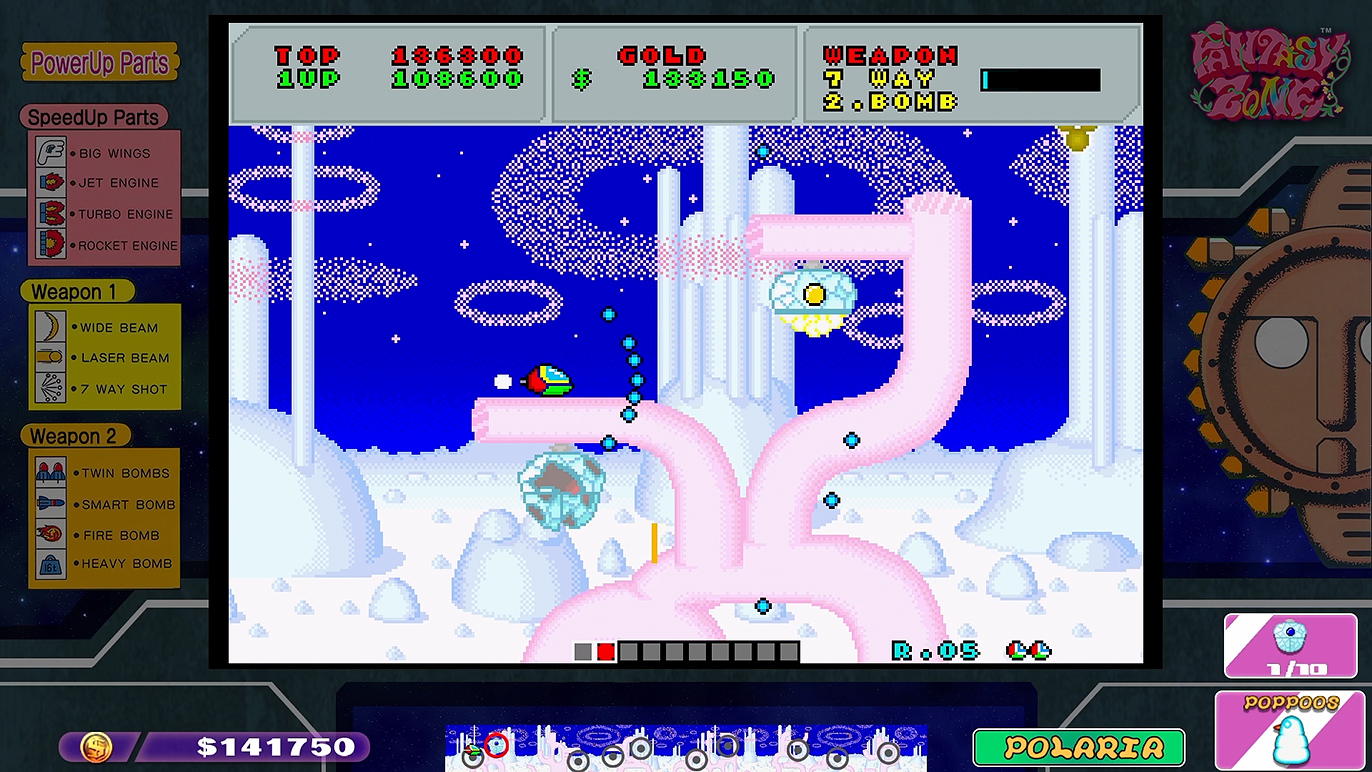Select the Fire Bomb

pyautogui.click(x=104, y=535)
